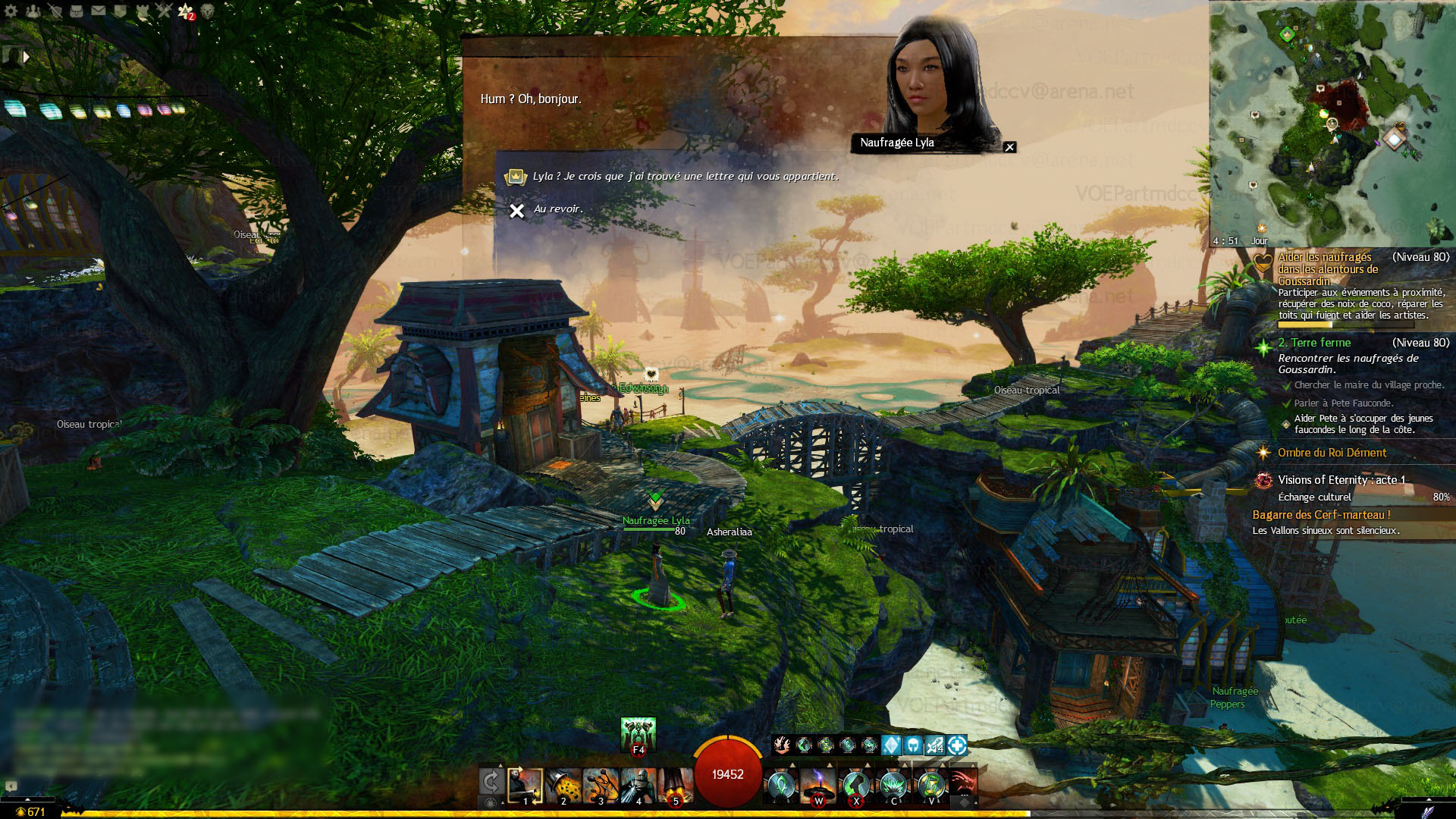1456x819 pixels.
Task: Close the Naufragée Lyla dialogue window
Action: click(x=1009, y=147)
